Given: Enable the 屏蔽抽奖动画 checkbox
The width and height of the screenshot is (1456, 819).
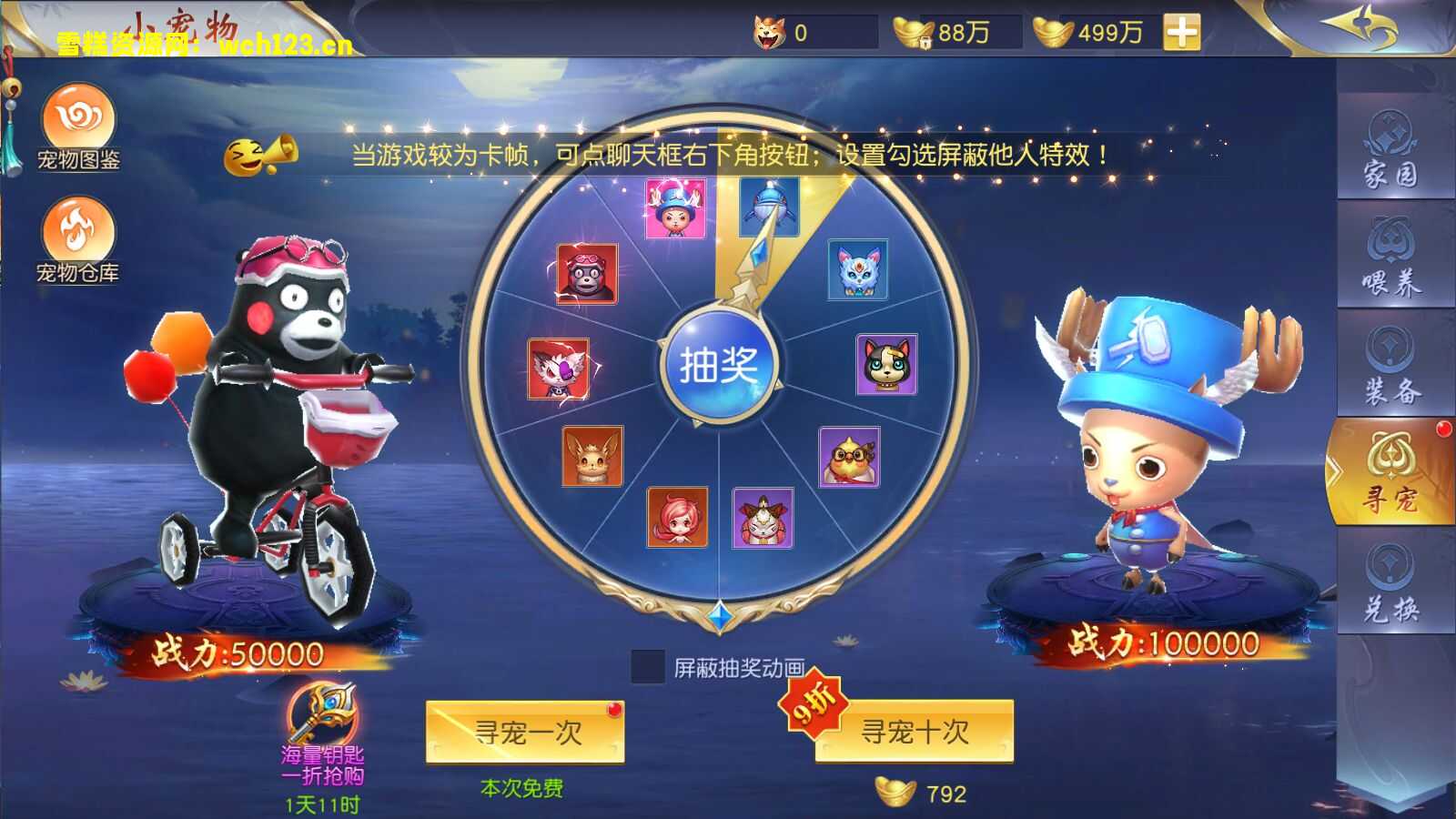Looking at the screenshot, I should click(x=647, y=667).
